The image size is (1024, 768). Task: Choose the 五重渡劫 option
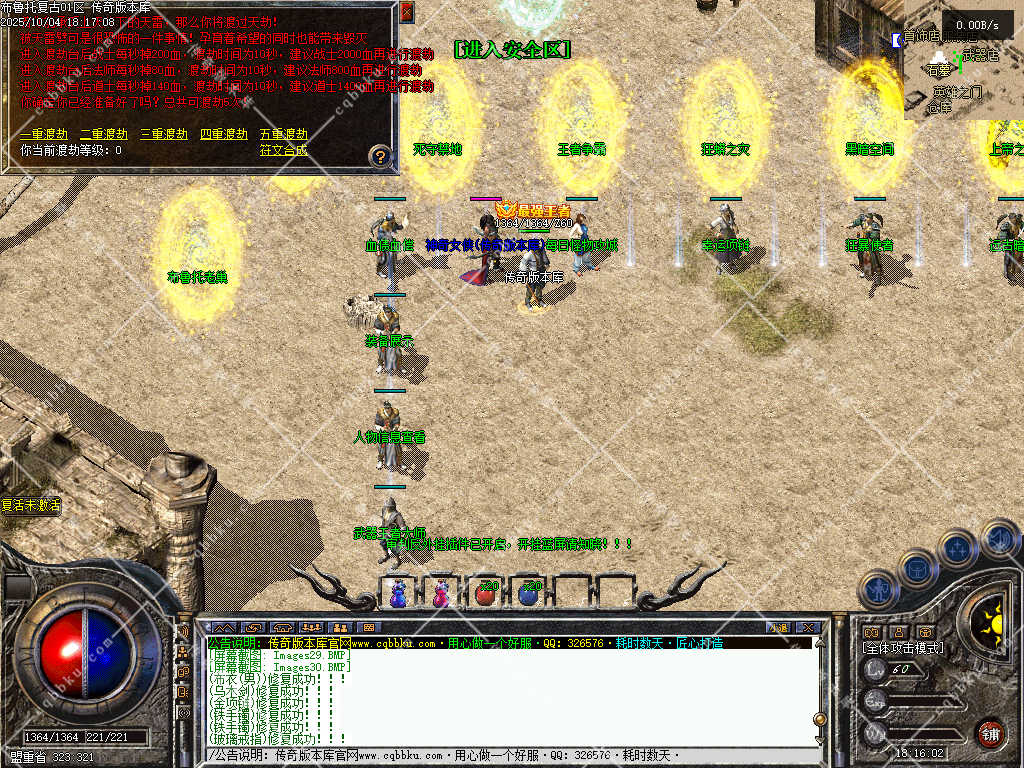pos(284,134)
